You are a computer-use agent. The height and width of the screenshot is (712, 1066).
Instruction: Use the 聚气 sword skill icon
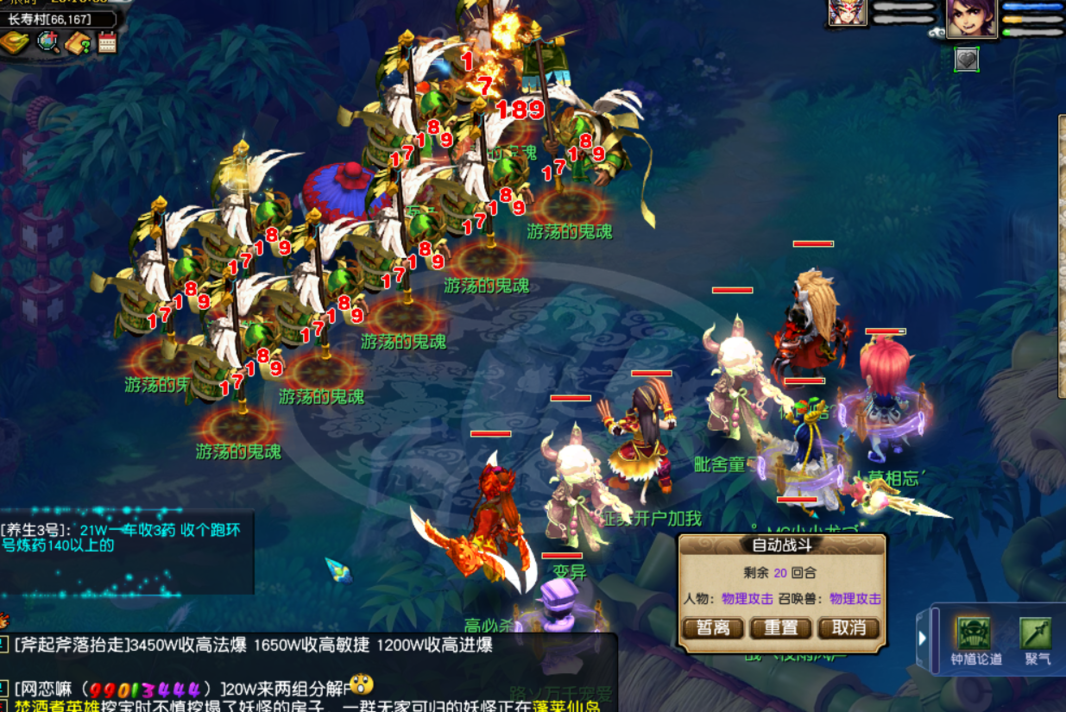click(x=1036, y=635)
